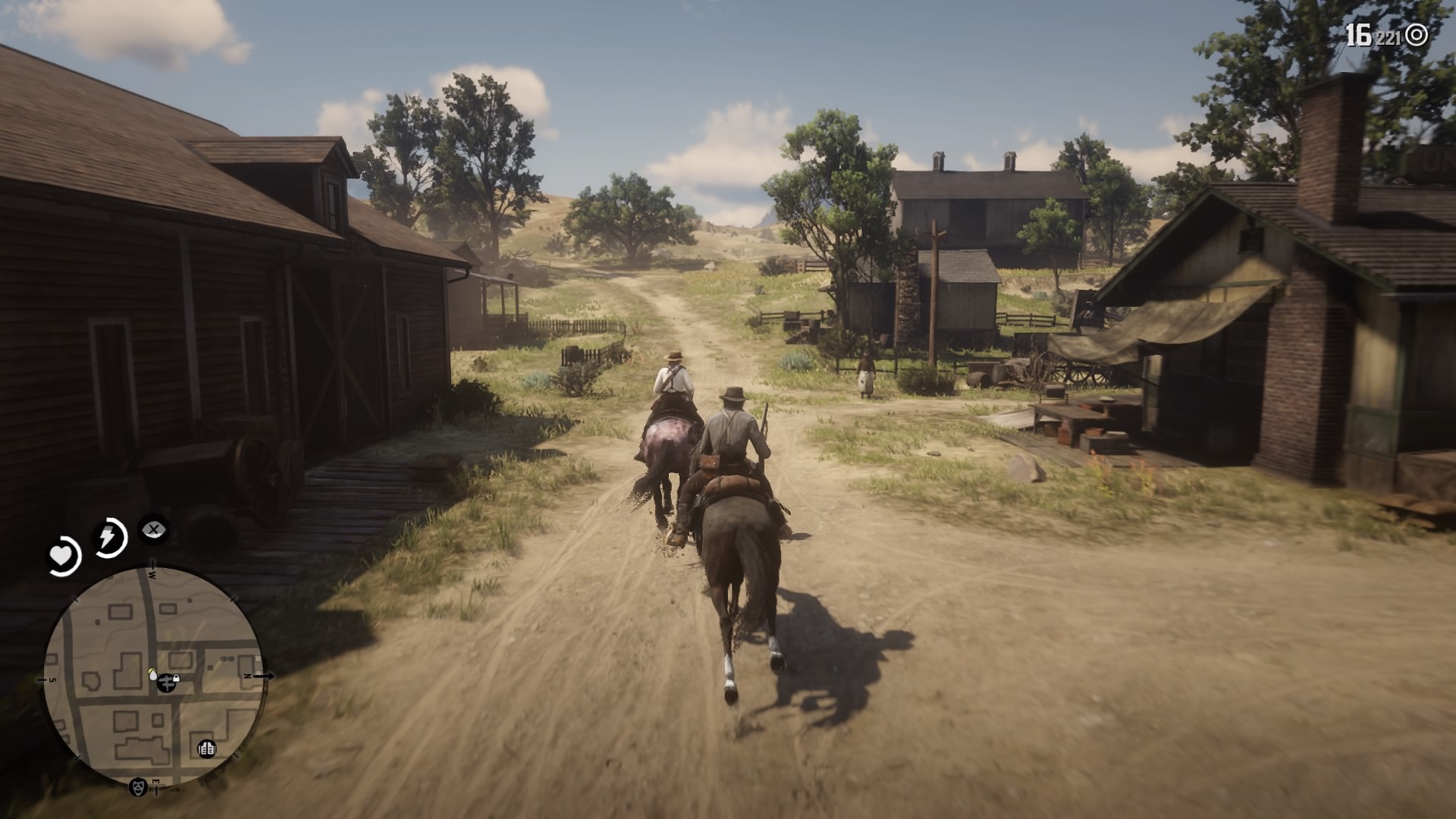Click the bandit mask icon below the minimap
1456x819 pixels.
139,787
